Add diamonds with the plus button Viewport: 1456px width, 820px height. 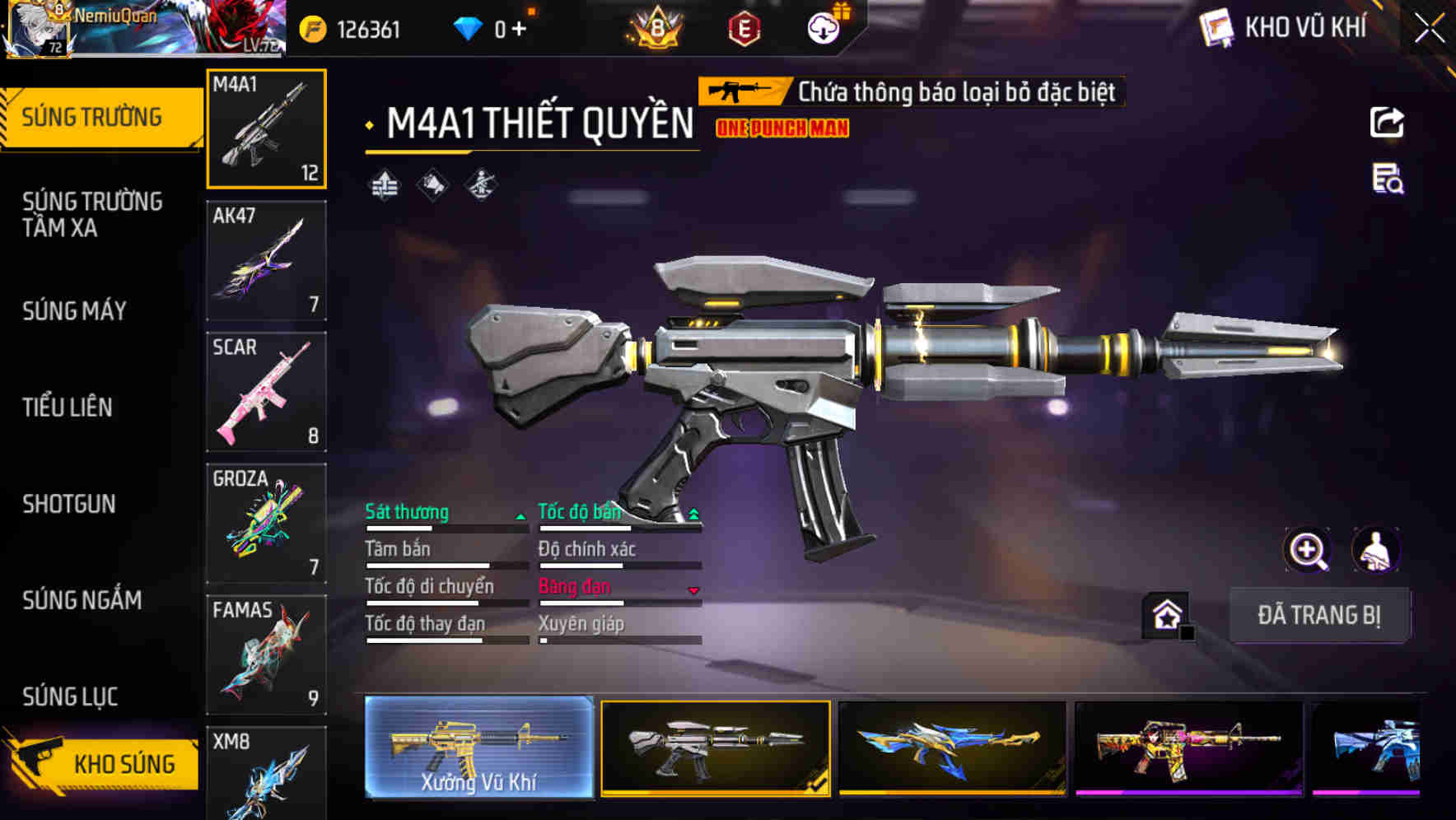(519, 30)
